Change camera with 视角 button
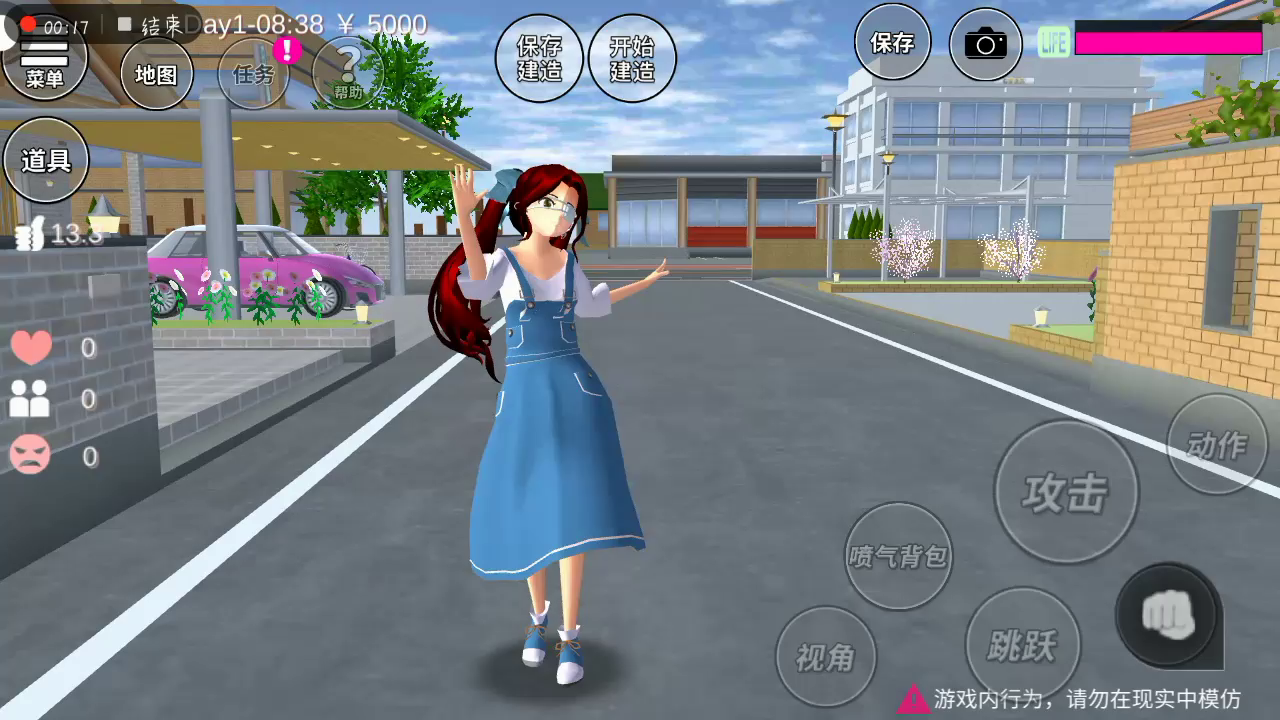Image resolution: width=1280 pixels, height=720 pixels. point(826,657)
